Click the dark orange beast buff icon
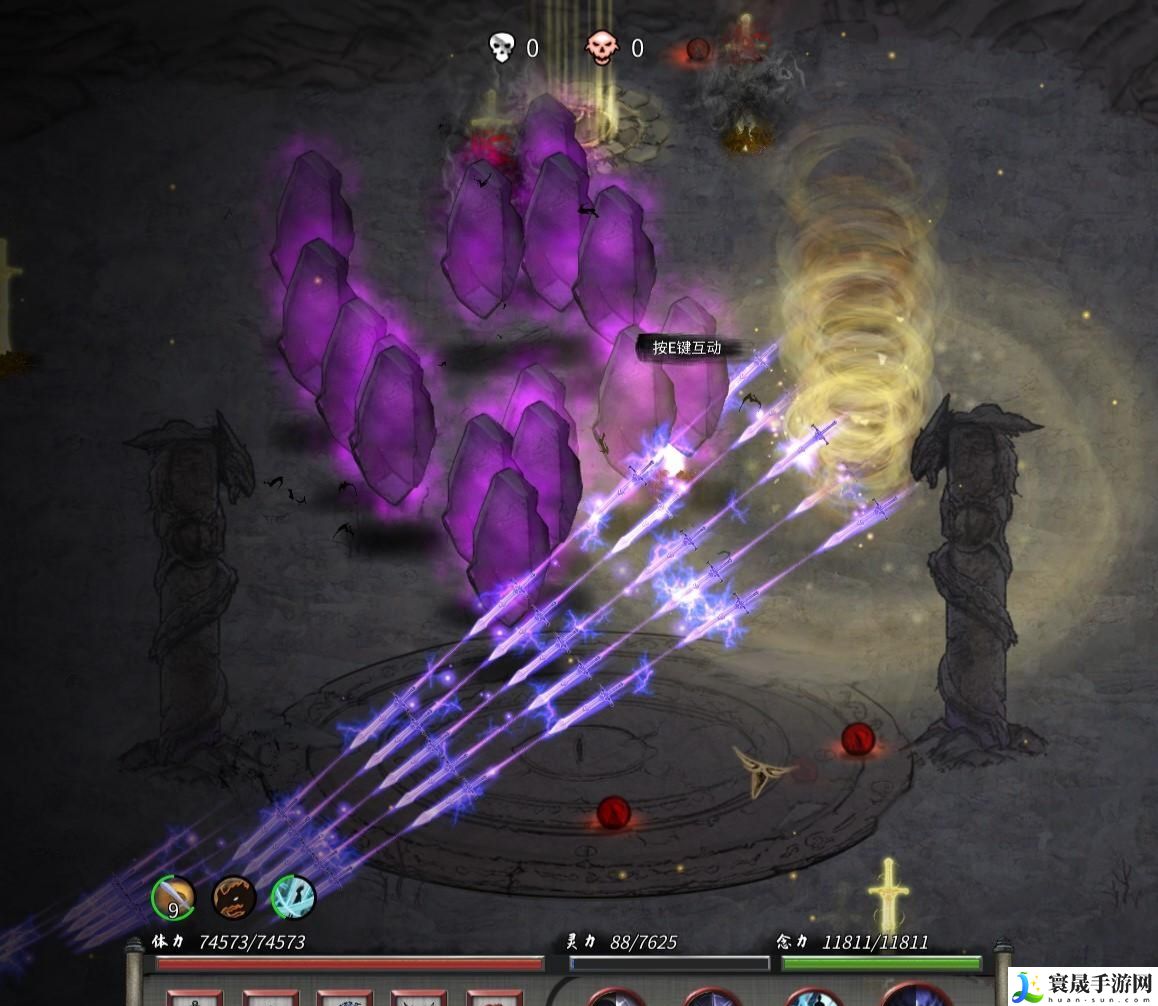 click(x=234, y=897)
